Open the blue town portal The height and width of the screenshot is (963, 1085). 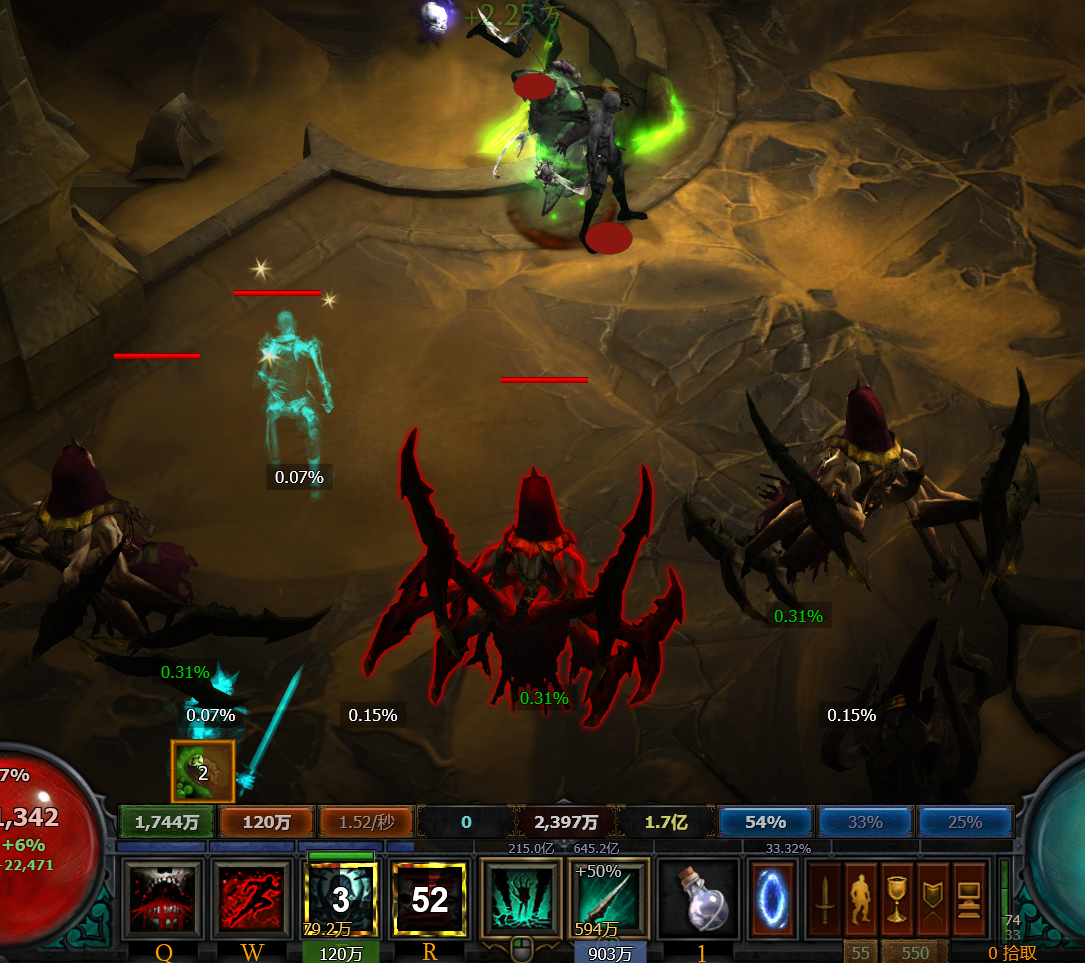point(772,899)
